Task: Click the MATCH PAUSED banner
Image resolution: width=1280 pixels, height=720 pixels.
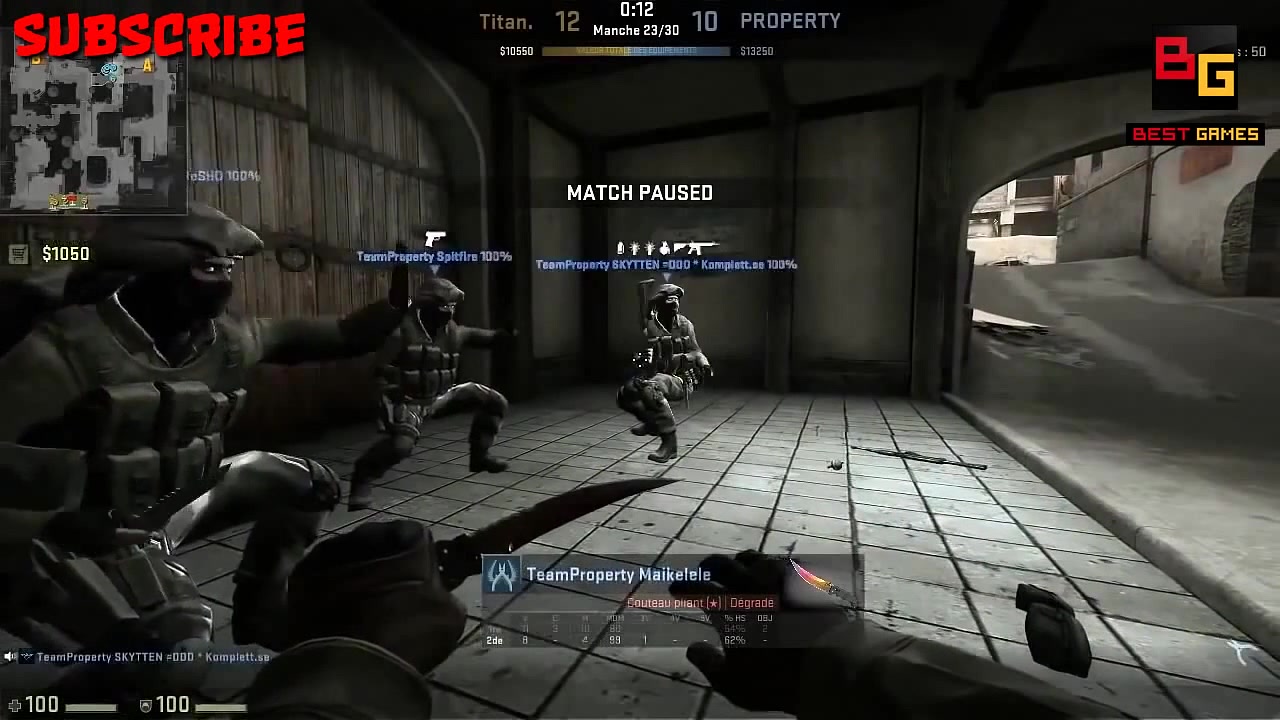Action: point(640,193)
